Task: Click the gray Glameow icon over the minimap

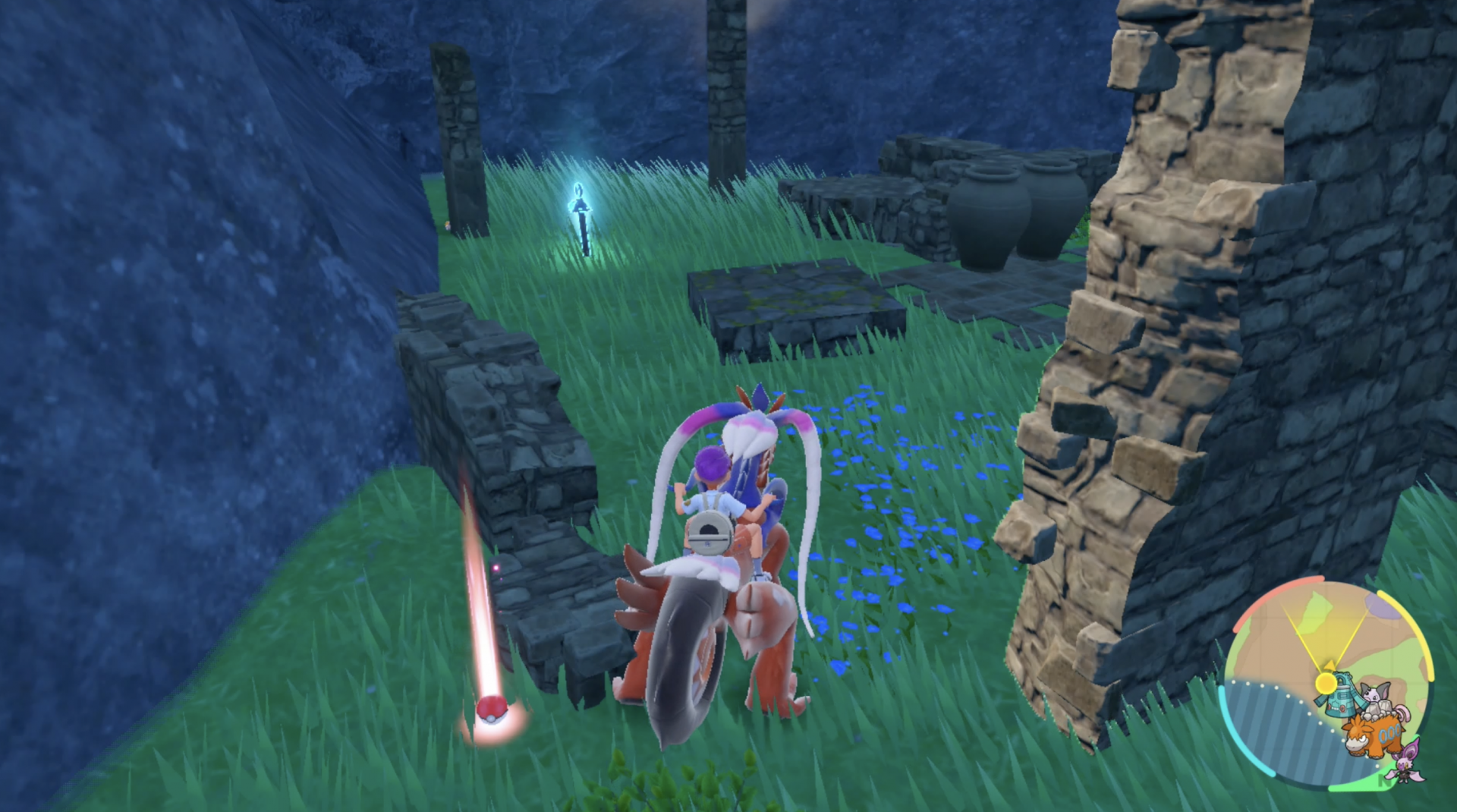Action: point(1376,693)
